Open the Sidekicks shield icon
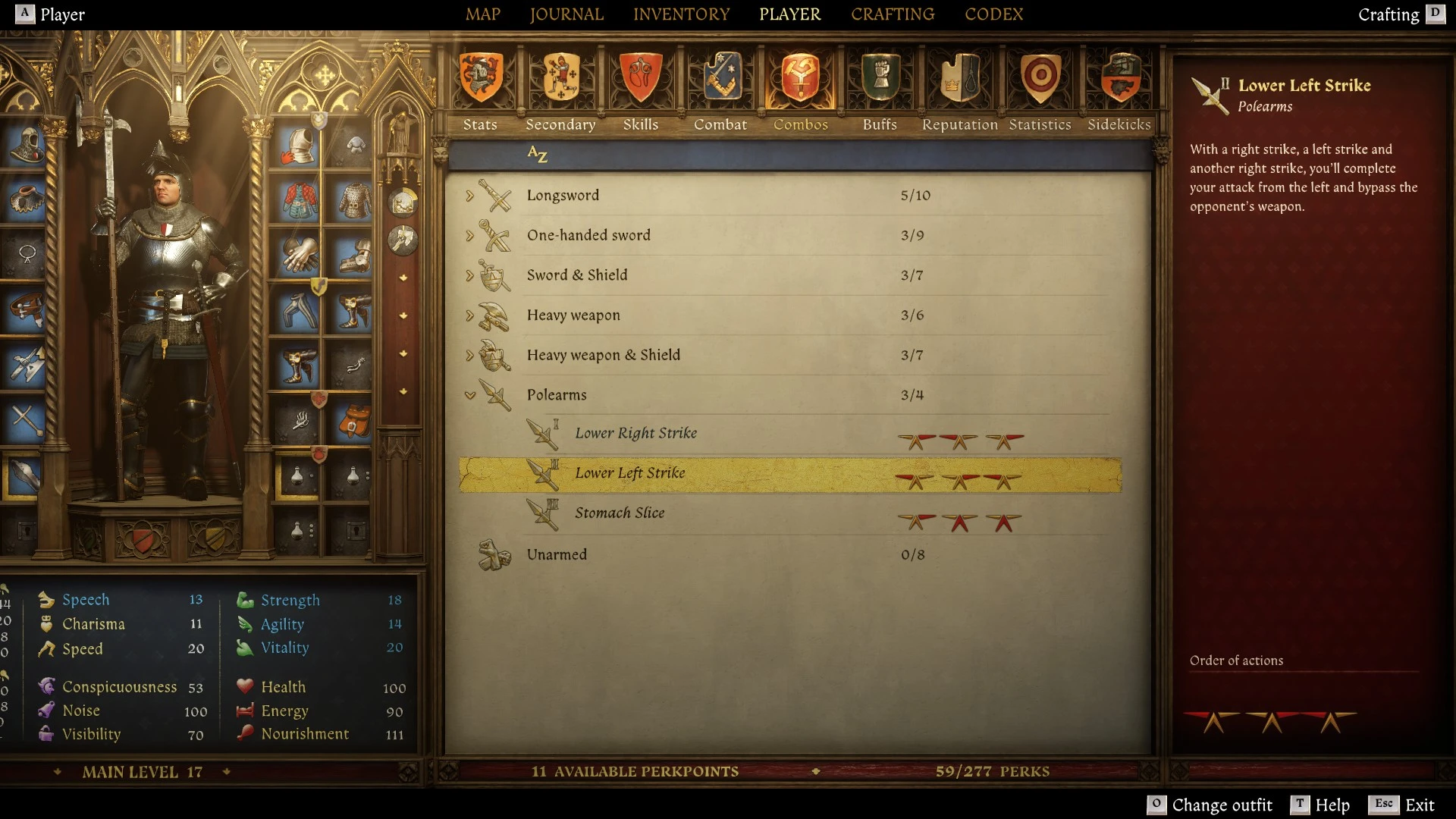The width and height of the screenshot is (1456, 819). [1121, 78]
